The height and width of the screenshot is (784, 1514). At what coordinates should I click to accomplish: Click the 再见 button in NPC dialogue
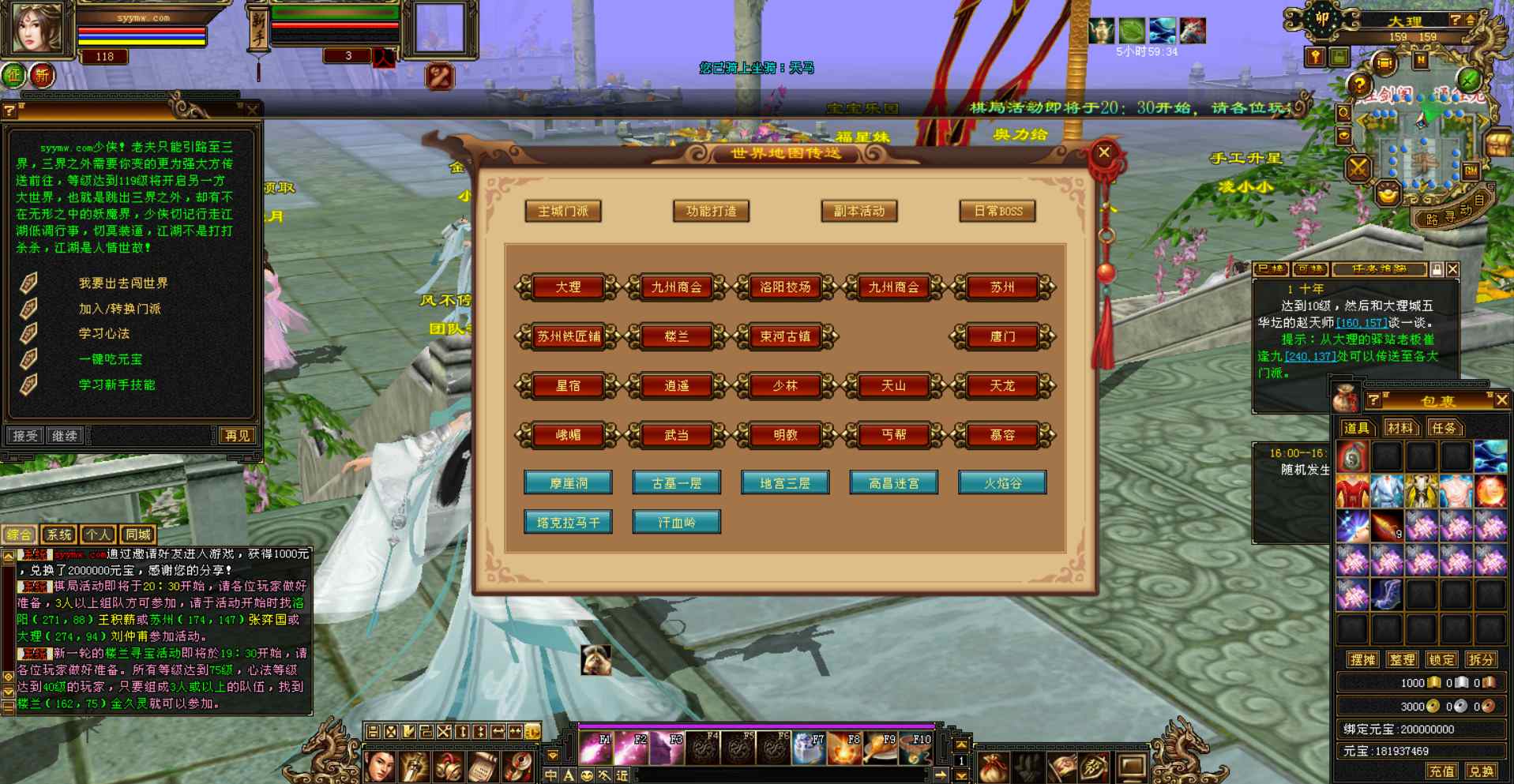coord(237,436)
